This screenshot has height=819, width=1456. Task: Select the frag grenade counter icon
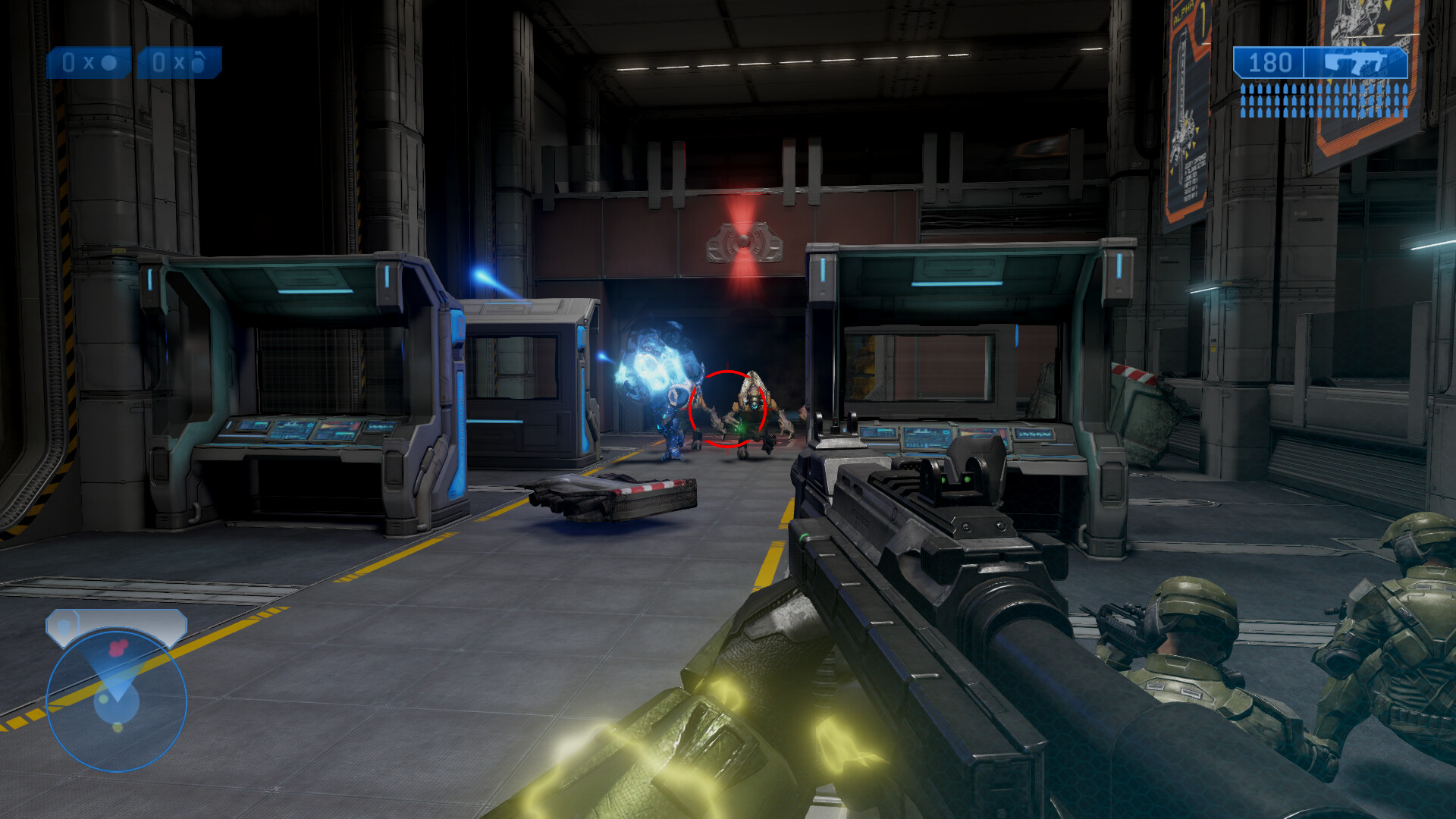(x=89, y=63)
